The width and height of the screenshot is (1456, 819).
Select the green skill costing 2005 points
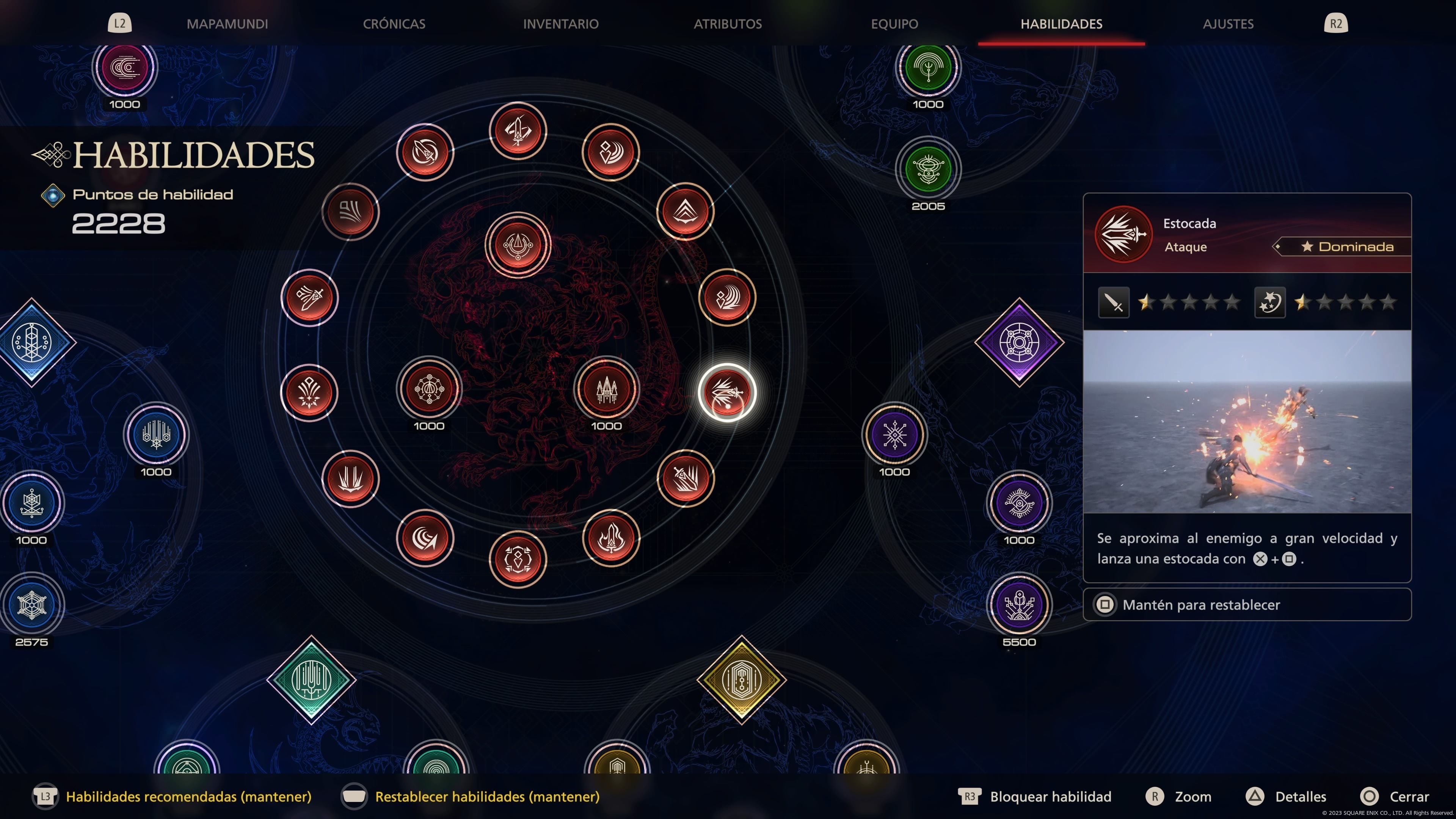[x=928, y=169]
